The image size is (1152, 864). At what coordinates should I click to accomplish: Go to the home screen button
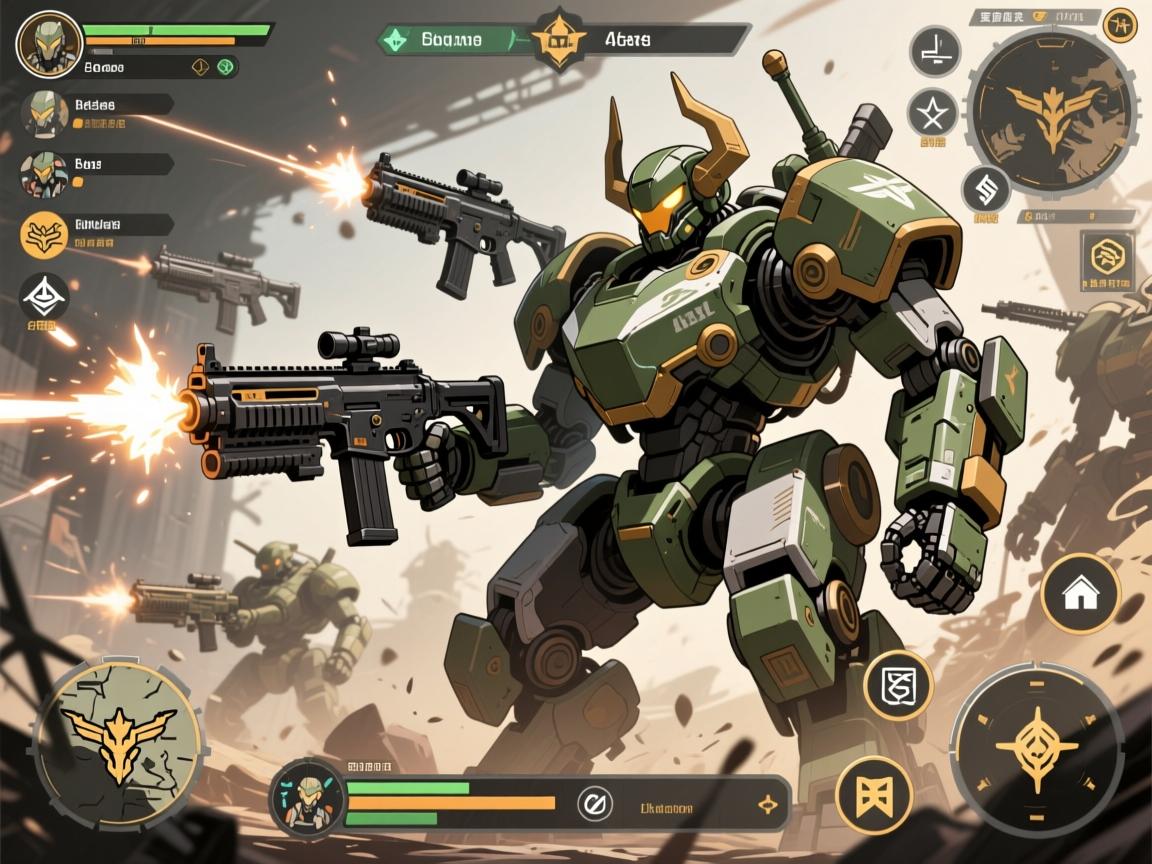pyautogui.click(x=1080, y=594)
